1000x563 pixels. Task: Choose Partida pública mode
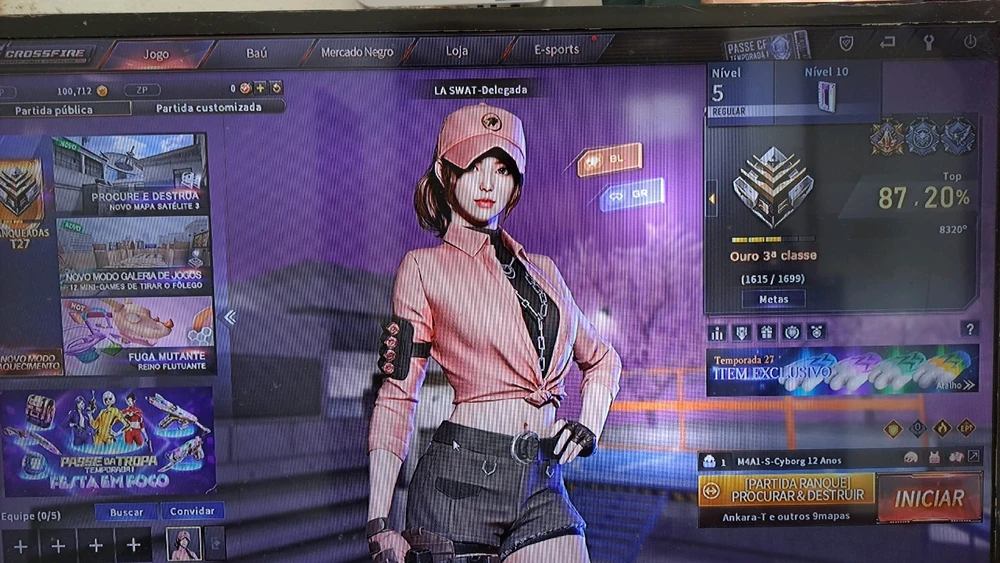click(60, 108)
